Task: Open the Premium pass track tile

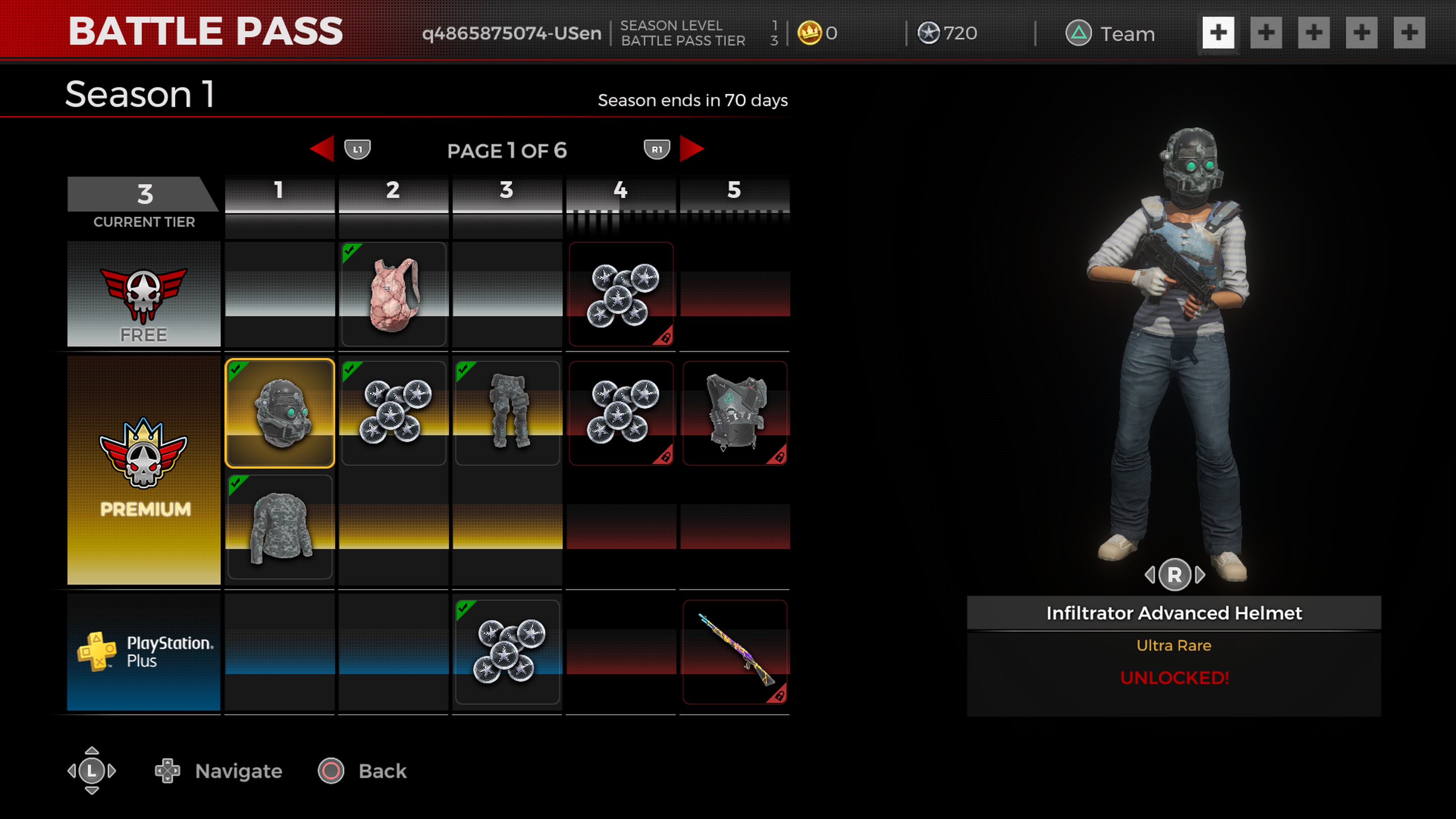Action: (x=144, y=470)
